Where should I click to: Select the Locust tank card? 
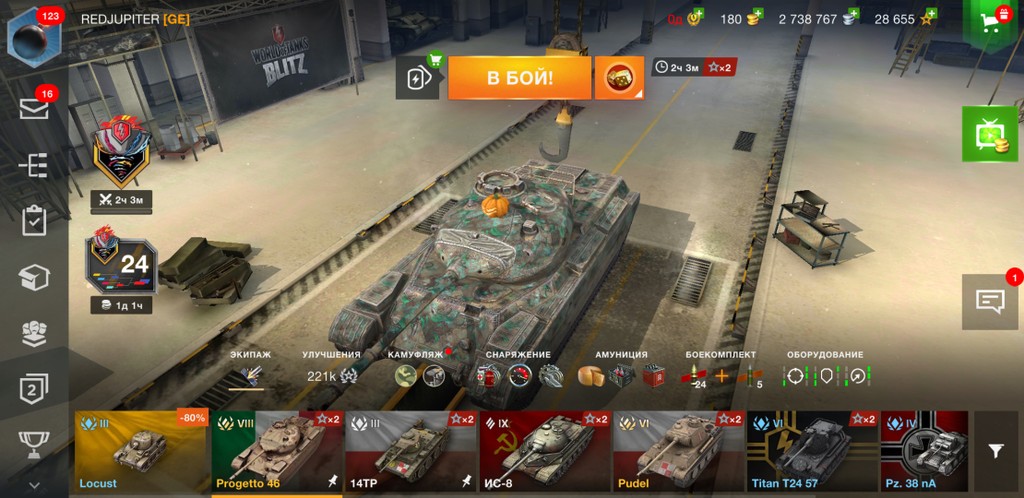pos(140,452)
